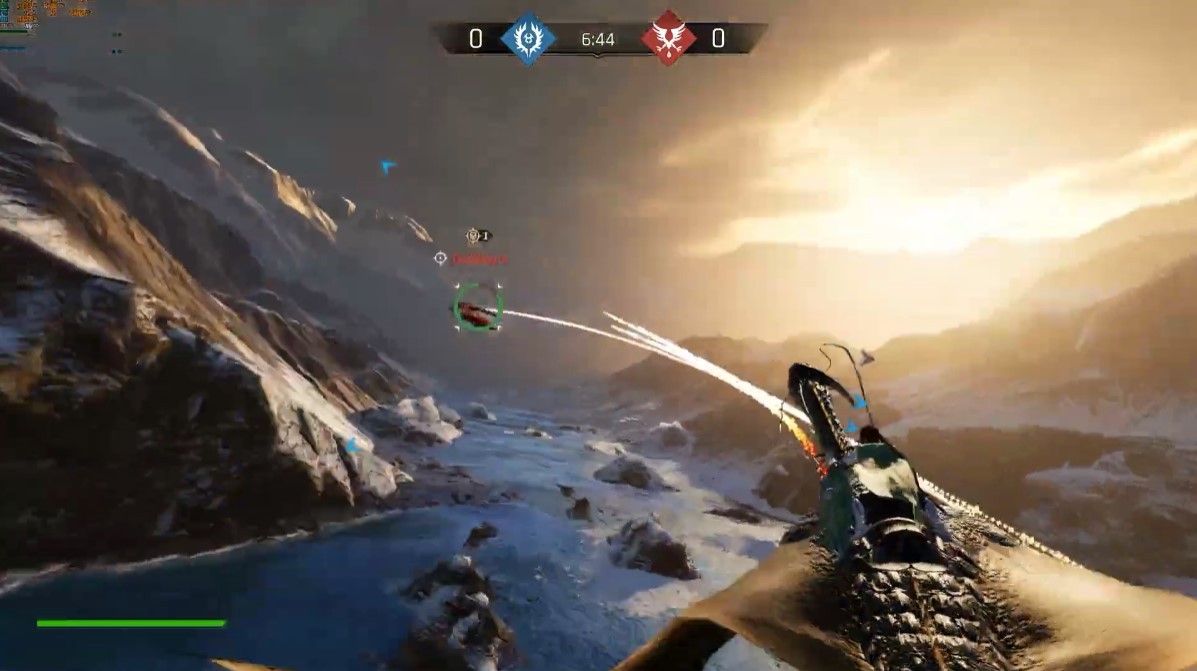Select the enemy inside the green lock-on ring
Viewport: 1197px width, 671px height.
tap(477, 309)
